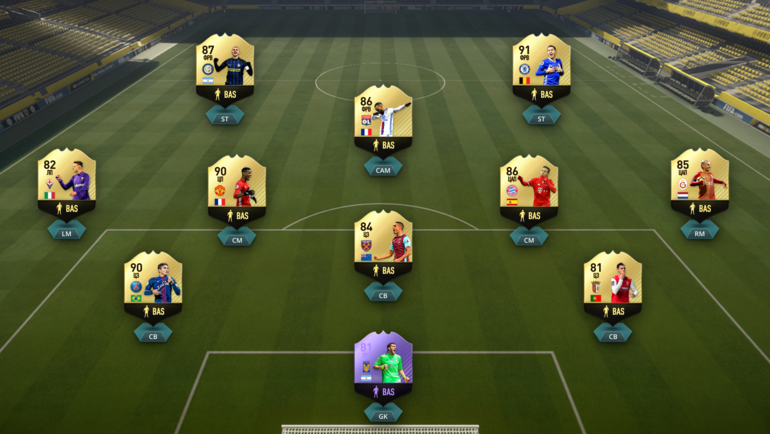Screen dimensions: 770x434
Task: Pick the 82-rated left midfielder card
Action: [66, 182]
